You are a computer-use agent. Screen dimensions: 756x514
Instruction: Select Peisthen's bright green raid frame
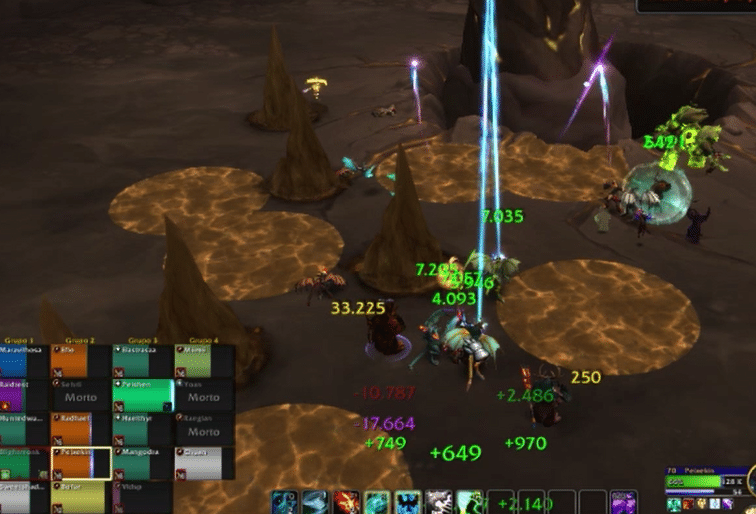coord(142,395)
